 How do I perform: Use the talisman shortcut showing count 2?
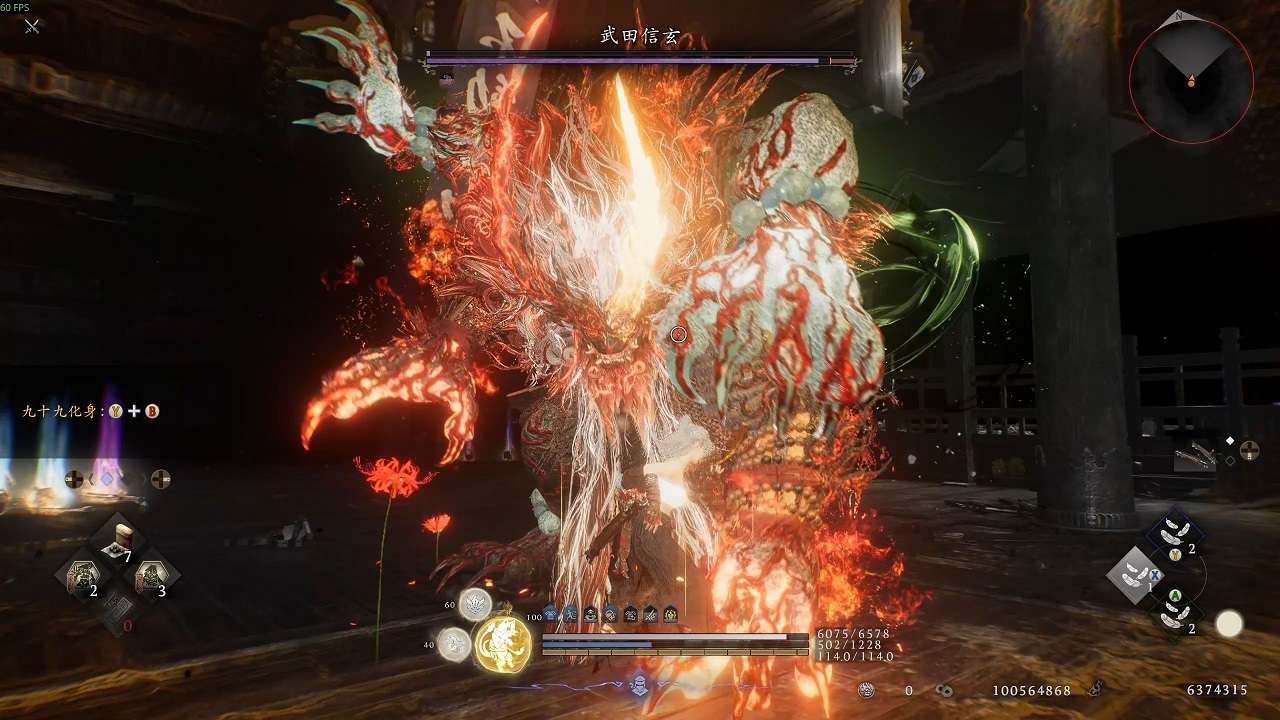82,578
